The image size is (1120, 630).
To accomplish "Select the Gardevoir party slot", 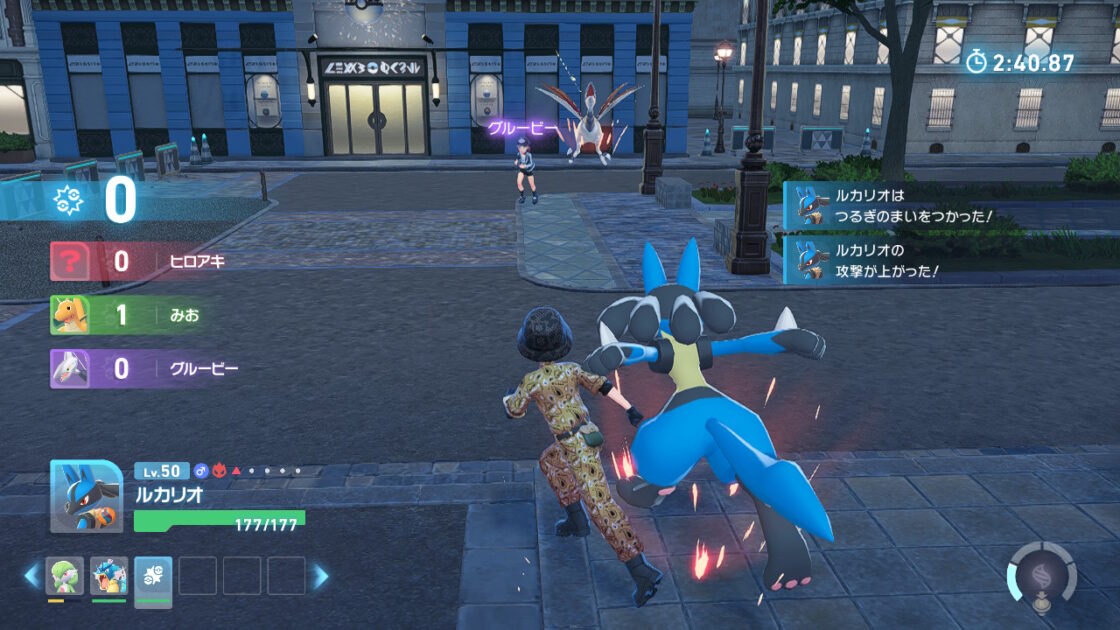I will coord(66,576).
